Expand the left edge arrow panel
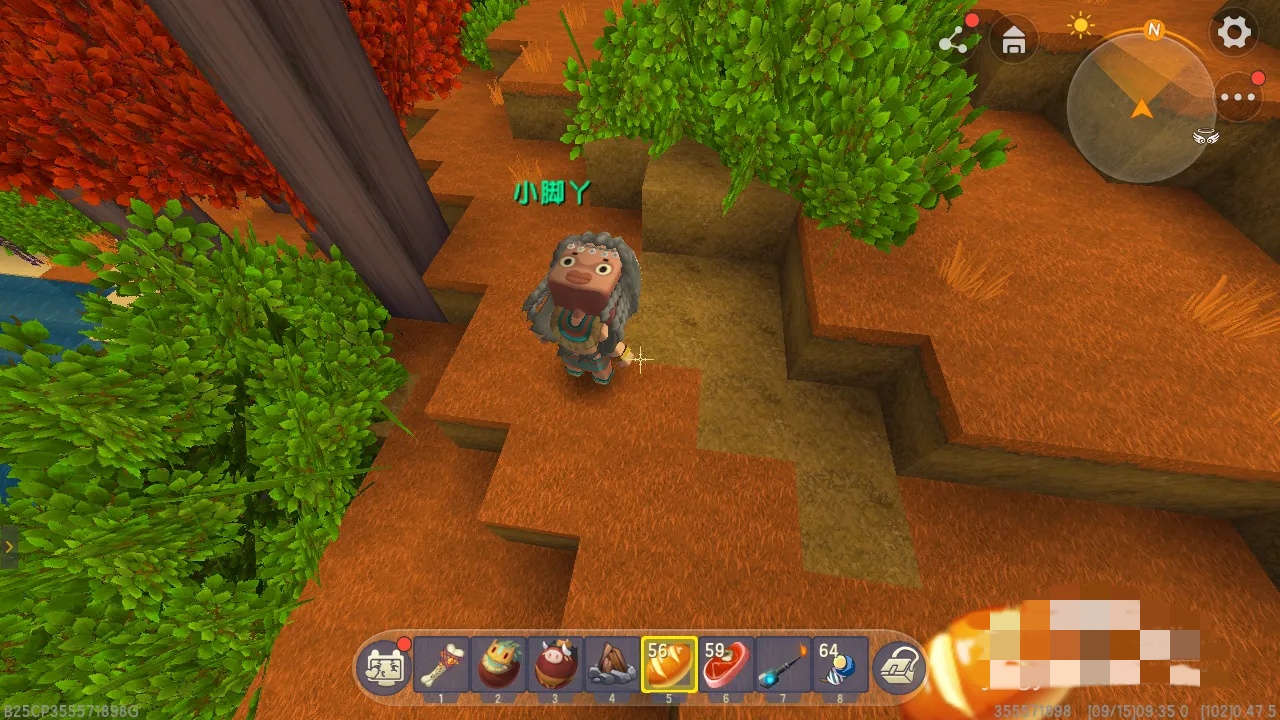The height and width of the screenshot is (720, 1280). tap(9, 547)
